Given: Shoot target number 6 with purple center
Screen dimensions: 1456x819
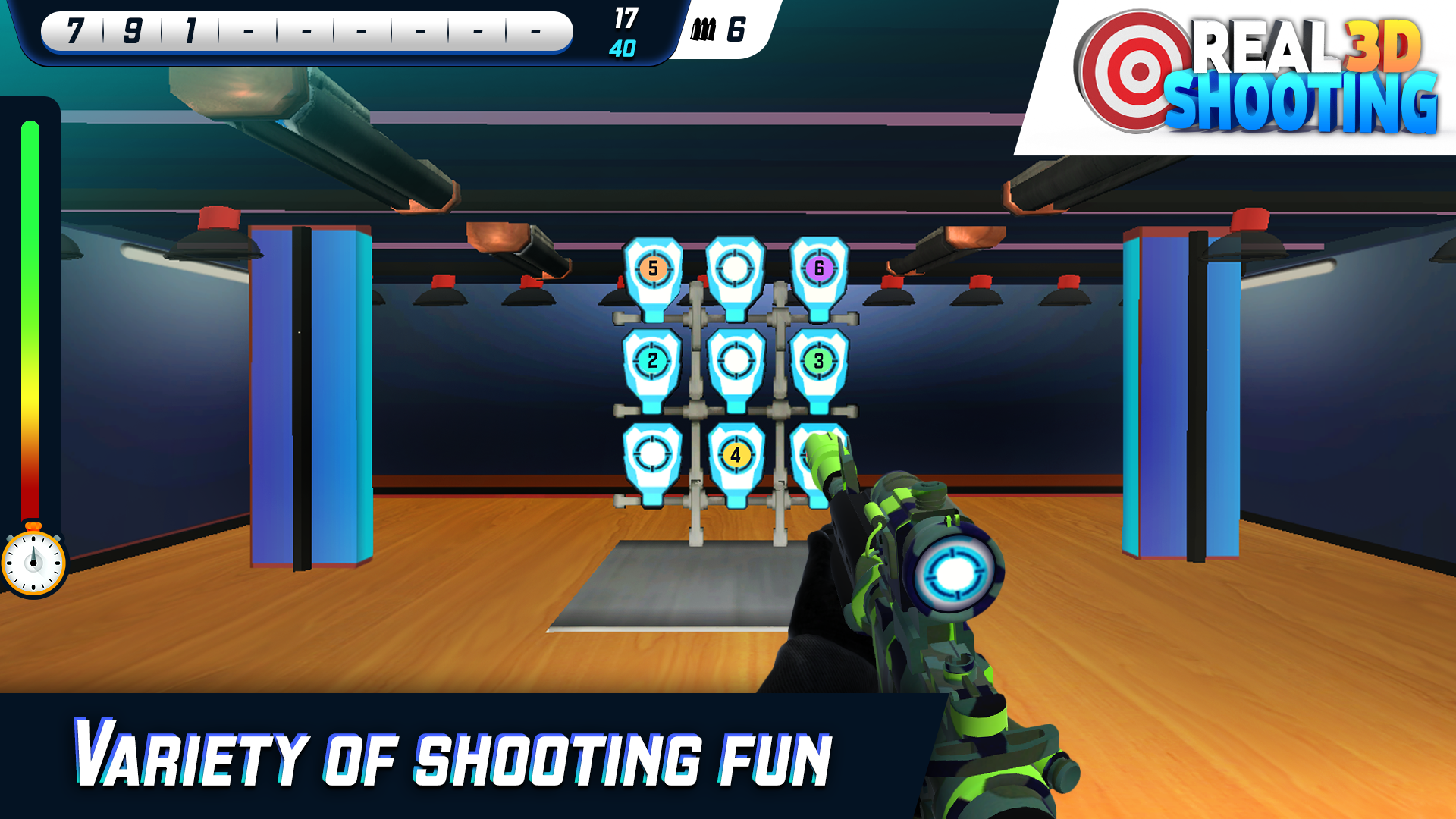Looking at the screenshot, I should (819, 266).
